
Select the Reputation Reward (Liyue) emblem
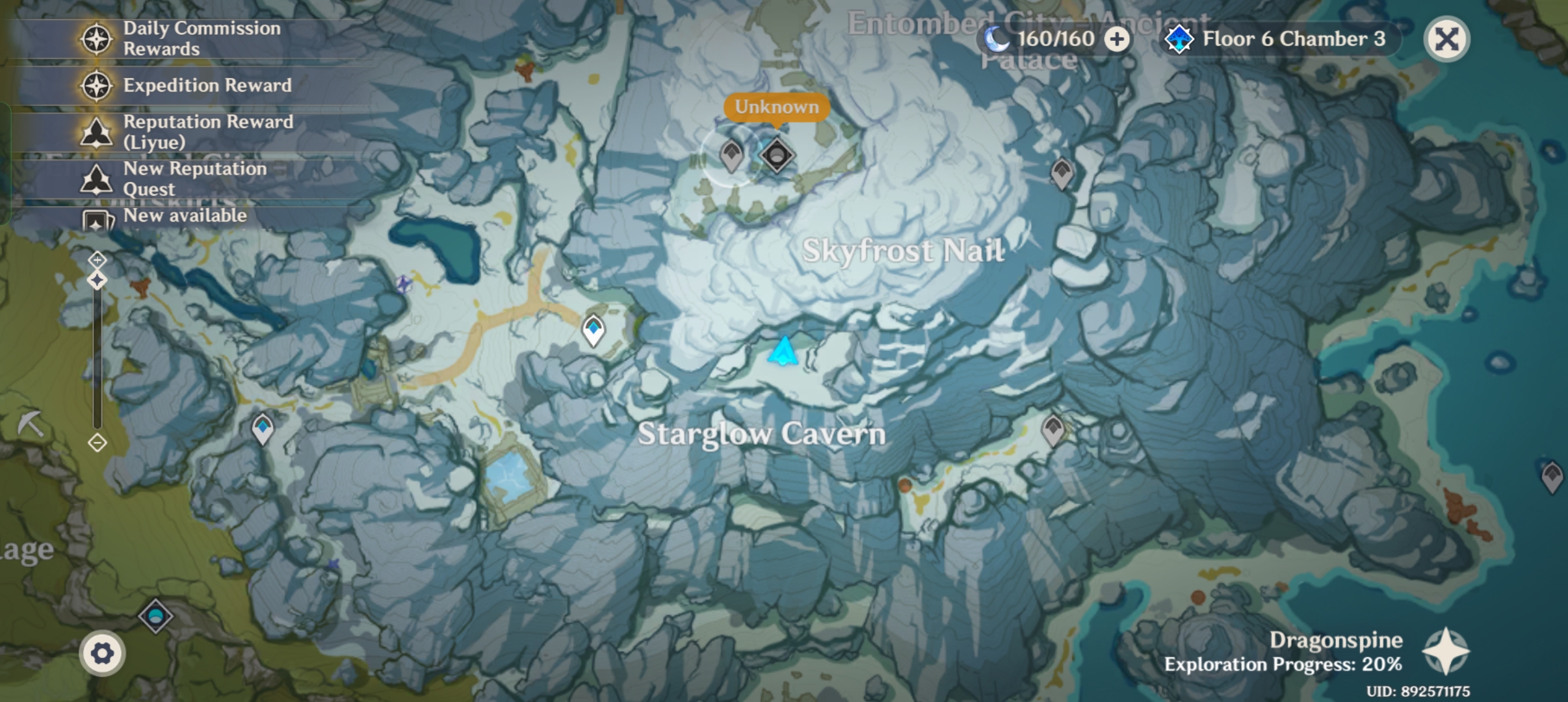[96, 132]
